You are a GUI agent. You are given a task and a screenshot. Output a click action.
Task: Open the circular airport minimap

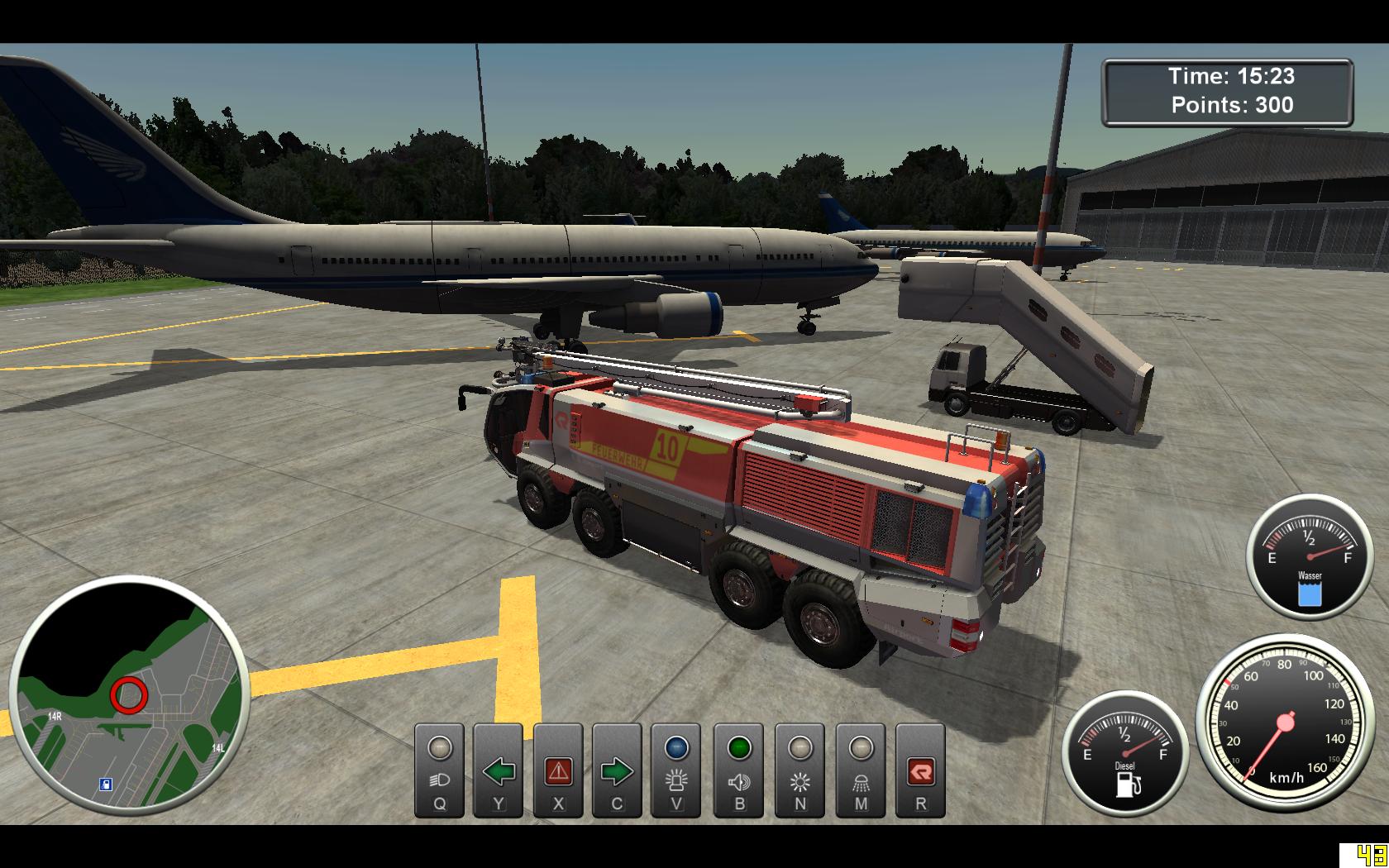click(129, 696)
